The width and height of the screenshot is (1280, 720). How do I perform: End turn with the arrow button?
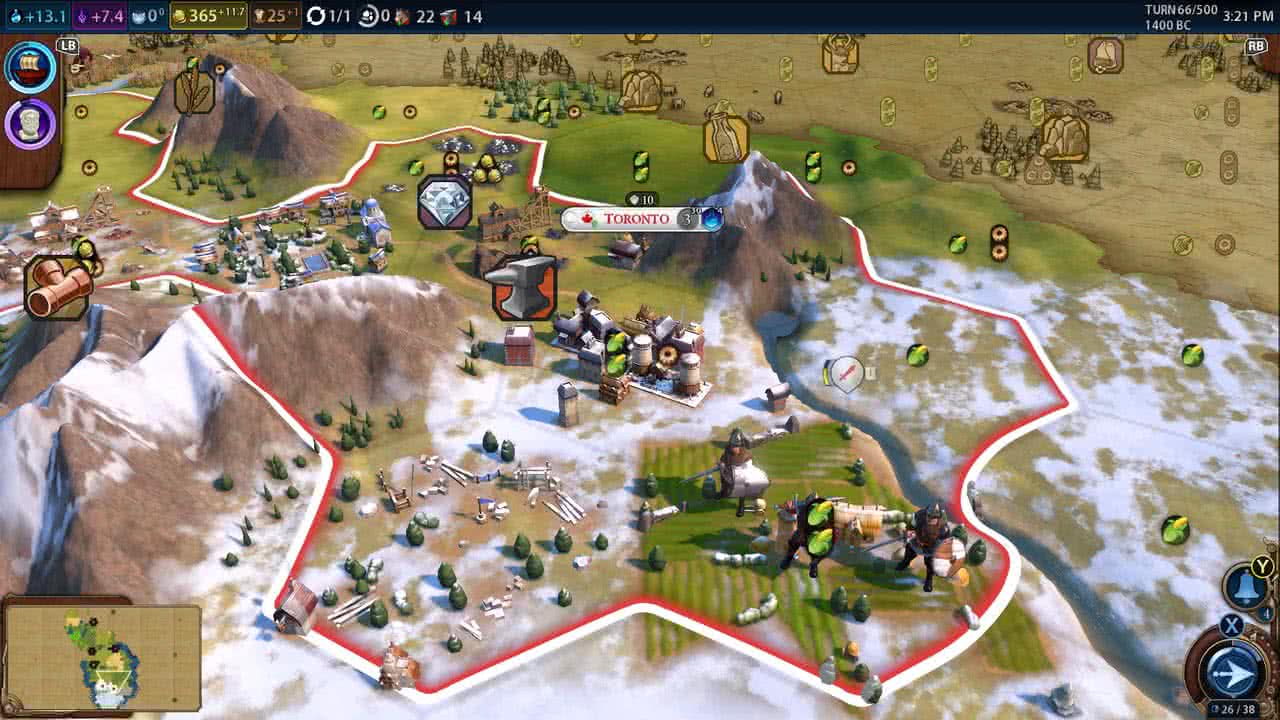[1231, 668]
